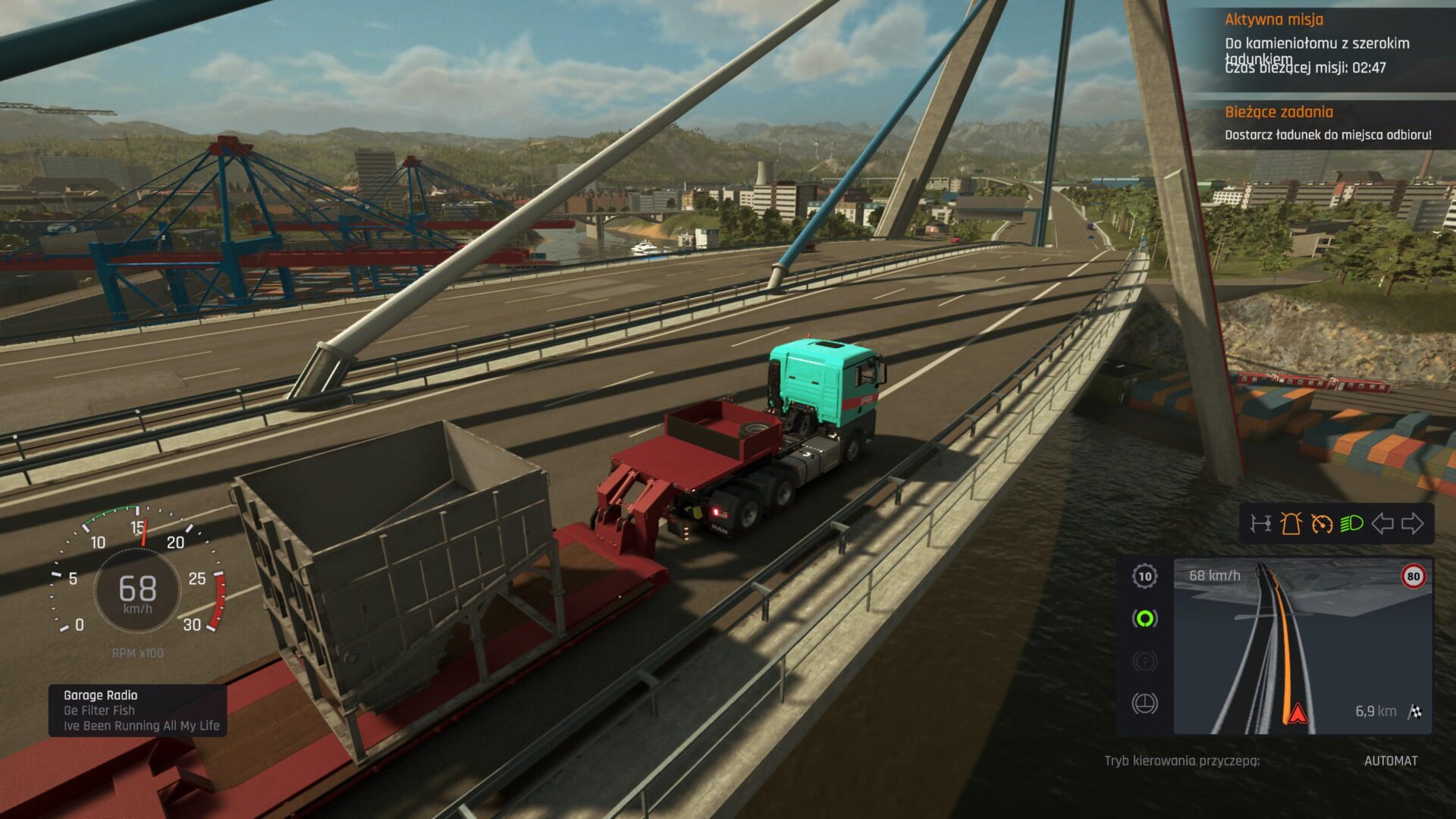The image size is (1456, 819).
Task: Switch trailer steering mode AUTOMAT
Action: click(1390, 761)
